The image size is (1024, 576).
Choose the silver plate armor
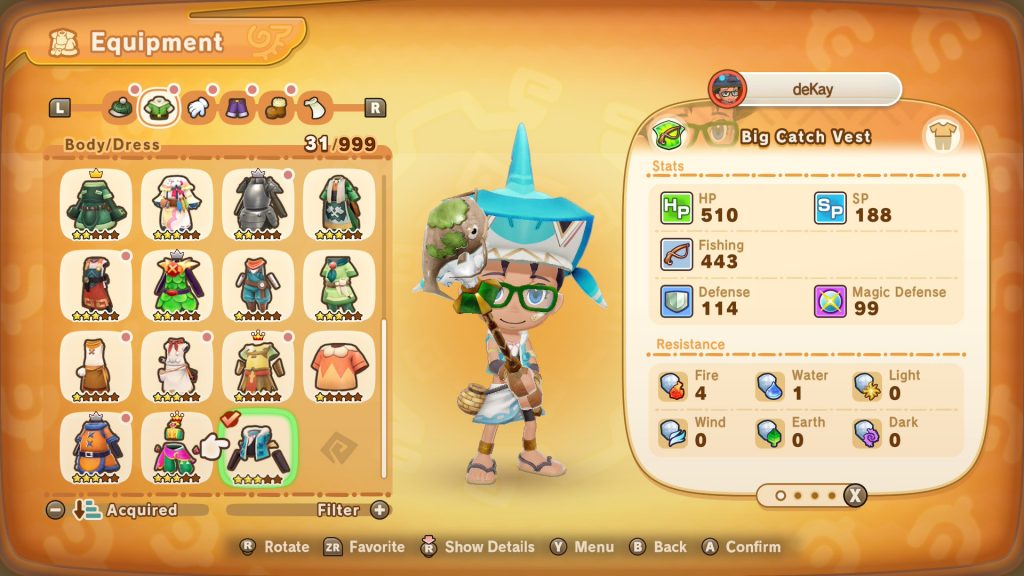(258, 203)
